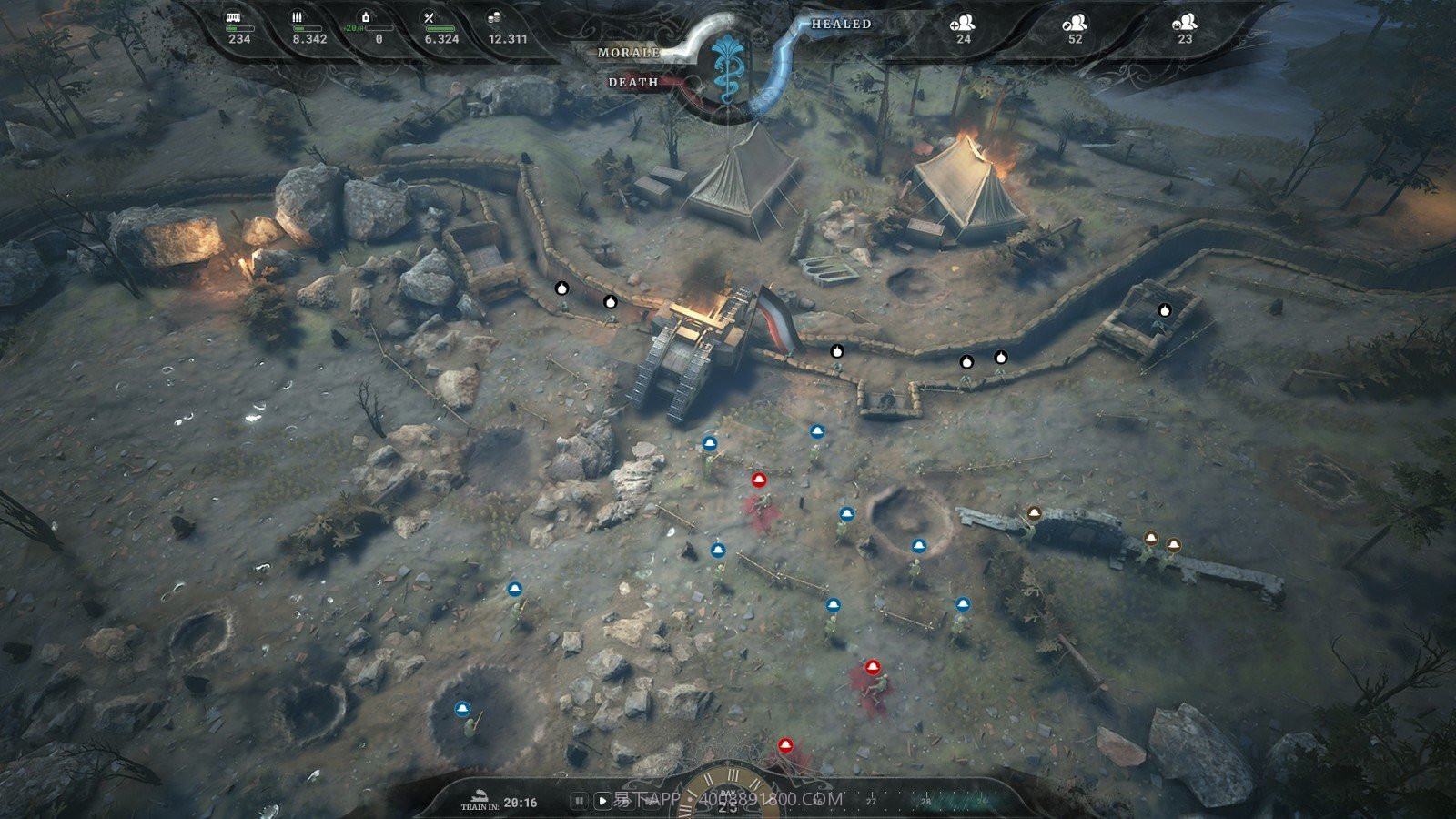The width and height of the screenshot is (1456, 819).
Task: Click the blue caduceus emblem
Action: tap(727, 66)
